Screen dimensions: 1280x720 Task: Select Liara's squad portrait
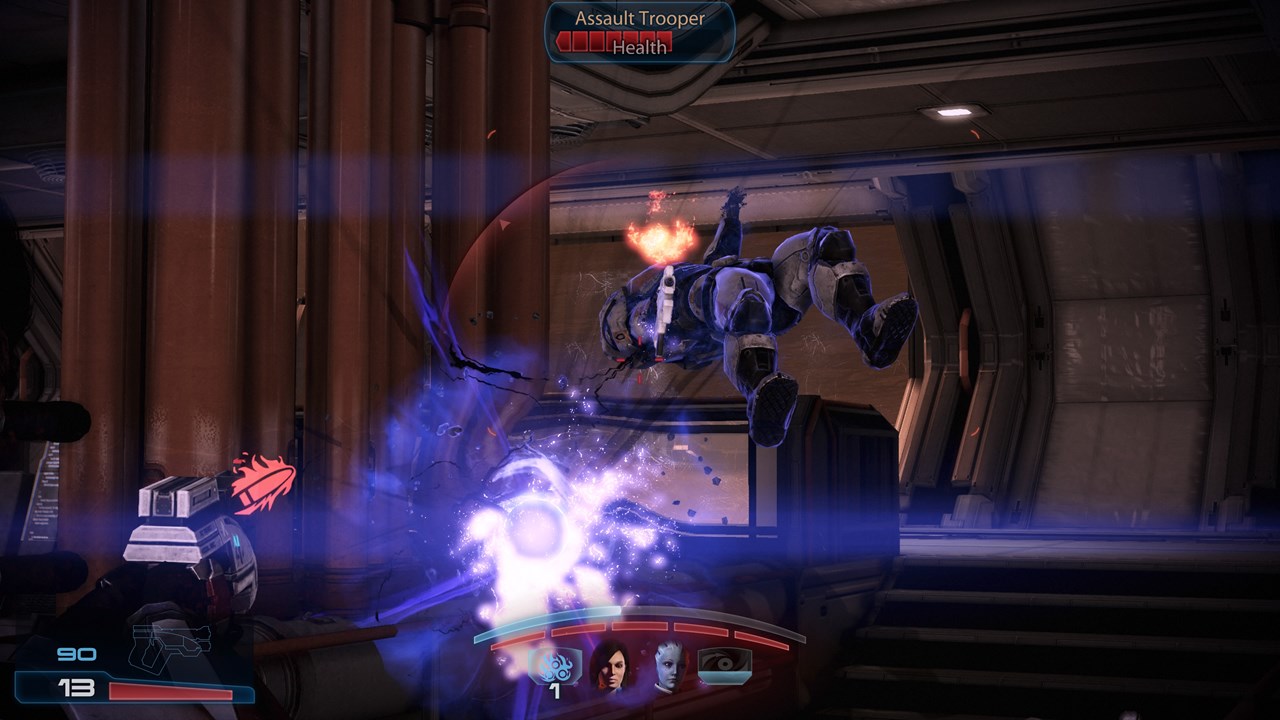tap(668, 665)
